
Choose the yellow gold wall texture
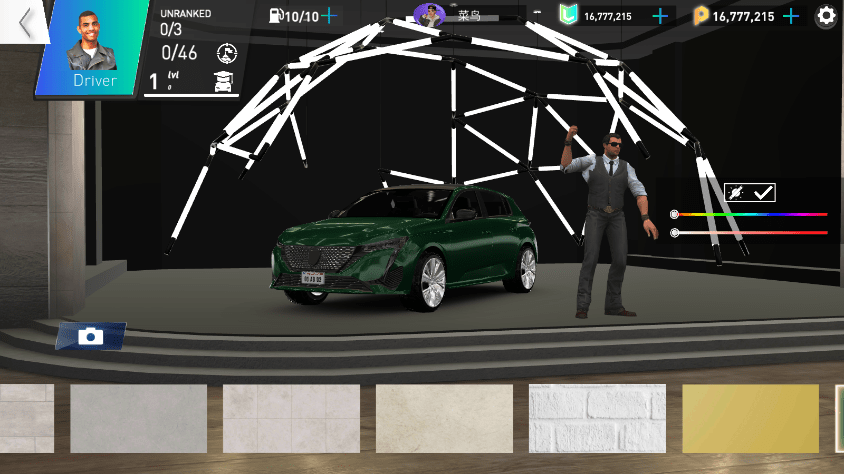click(750, 418)
